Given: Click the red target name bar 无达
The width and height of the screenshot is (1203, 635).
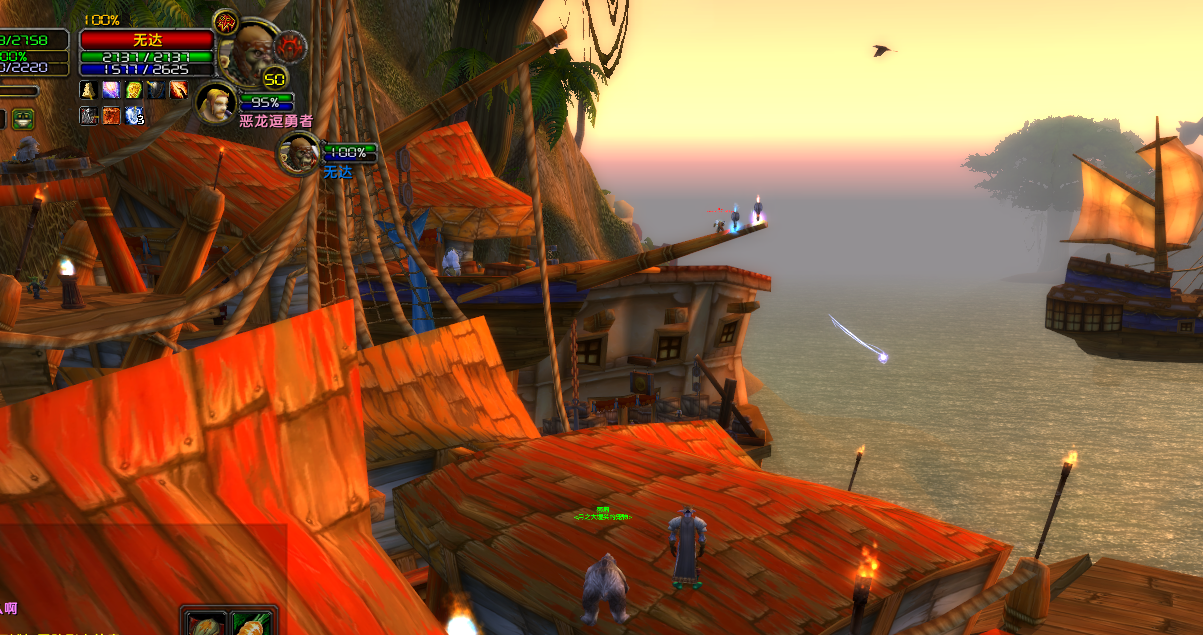Looking at the screenshot, I should 146,39.
